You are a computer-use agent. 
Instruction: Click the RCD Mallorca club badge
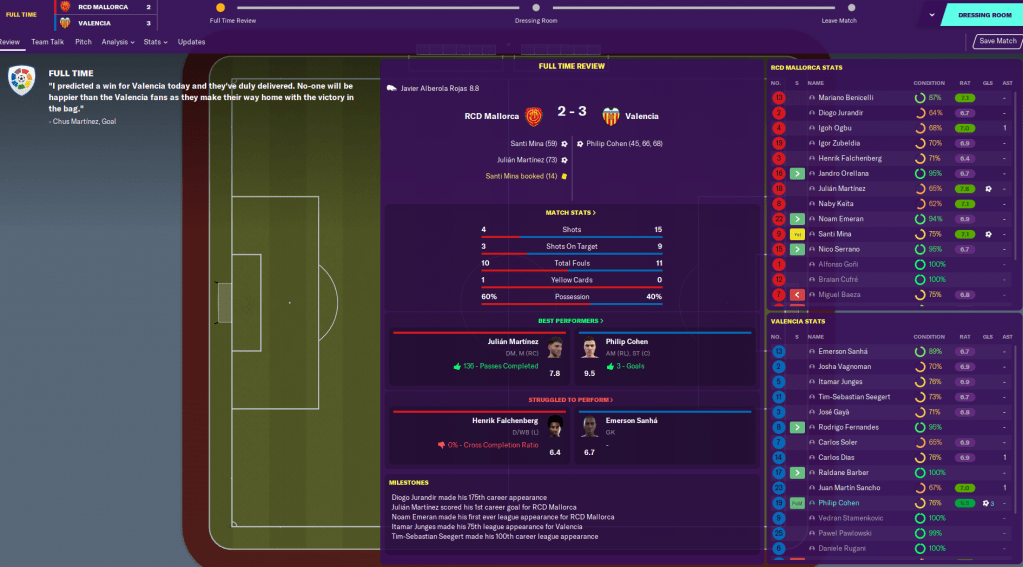533,116
